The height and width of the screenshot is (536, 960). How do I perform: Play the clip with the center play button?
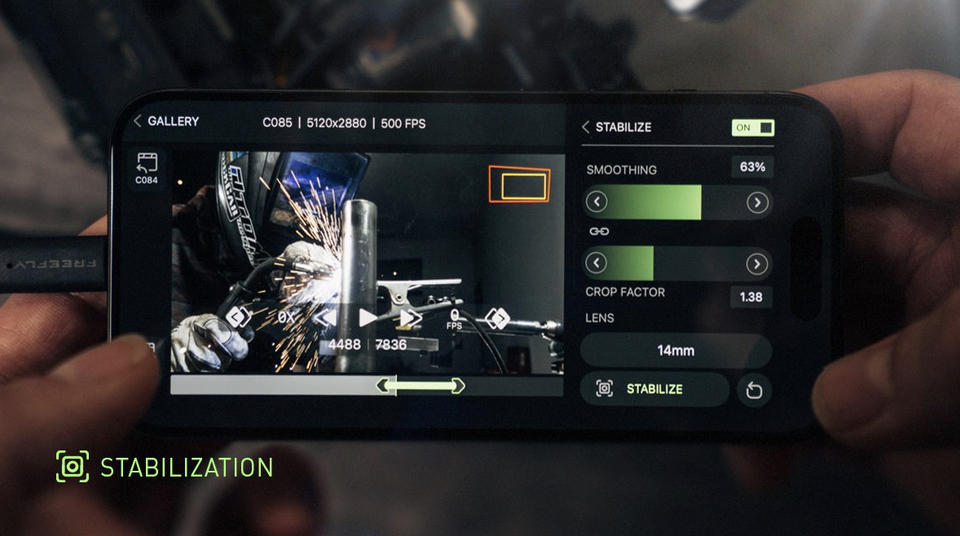pos(368,318)
